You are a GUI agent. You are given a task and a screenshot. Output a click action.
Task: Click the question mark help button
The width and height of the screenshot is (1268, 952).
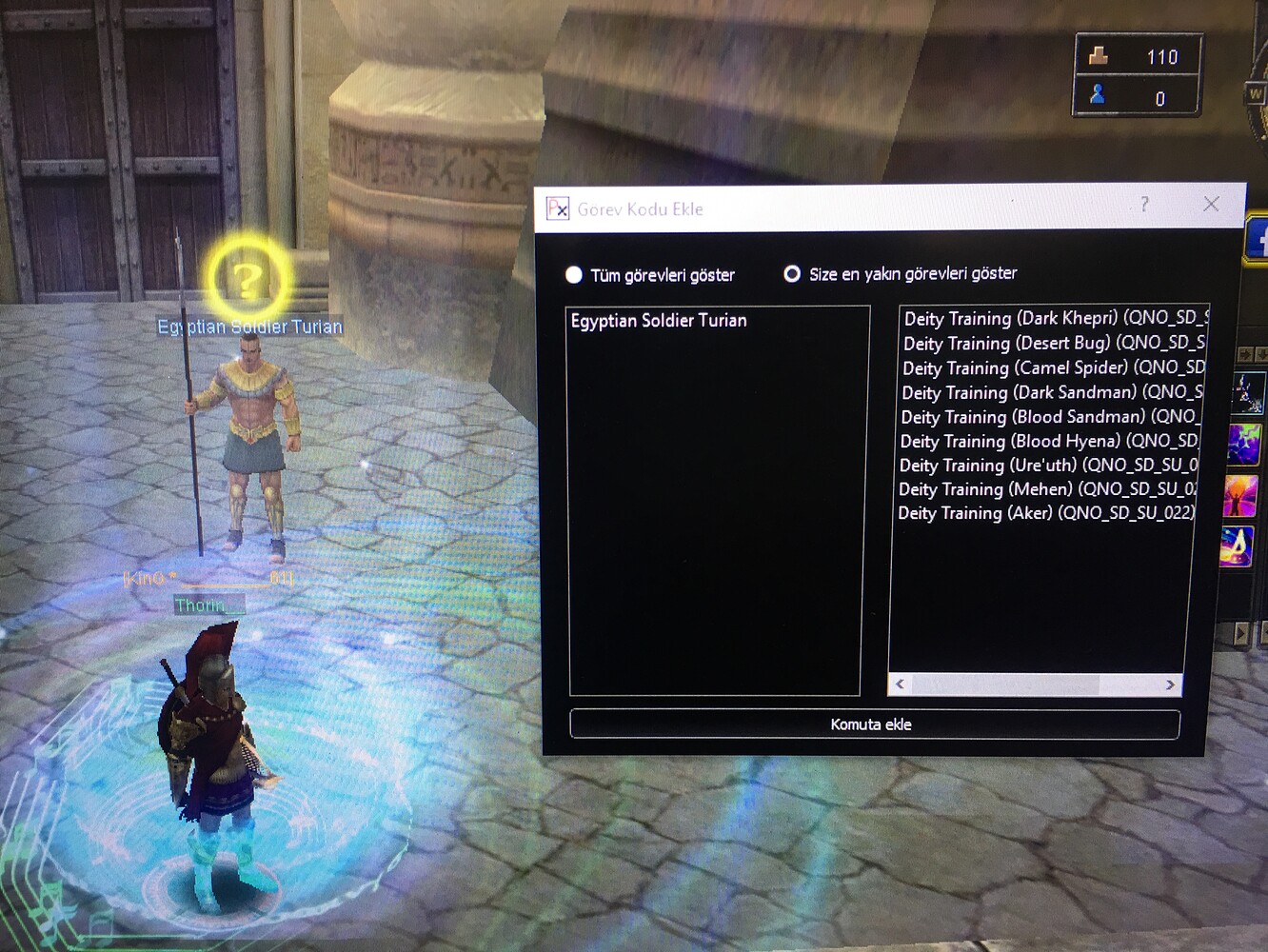click(1144, 205)
